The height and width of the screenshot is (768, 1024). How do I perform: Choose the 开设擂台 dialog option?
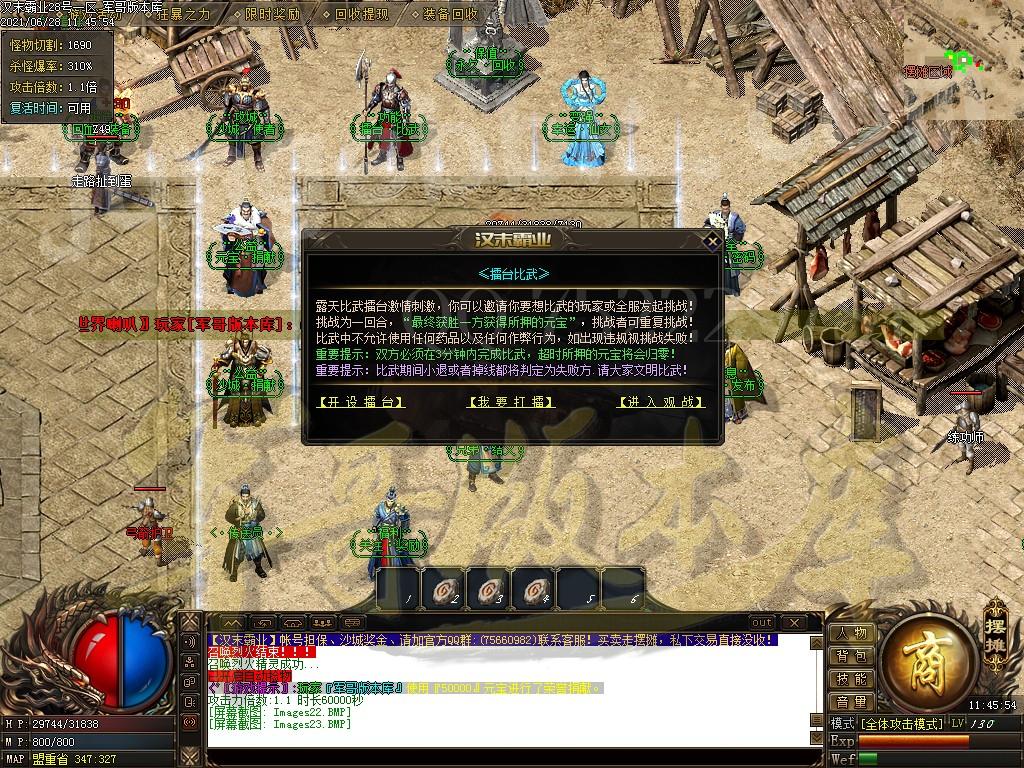[361, 402]
